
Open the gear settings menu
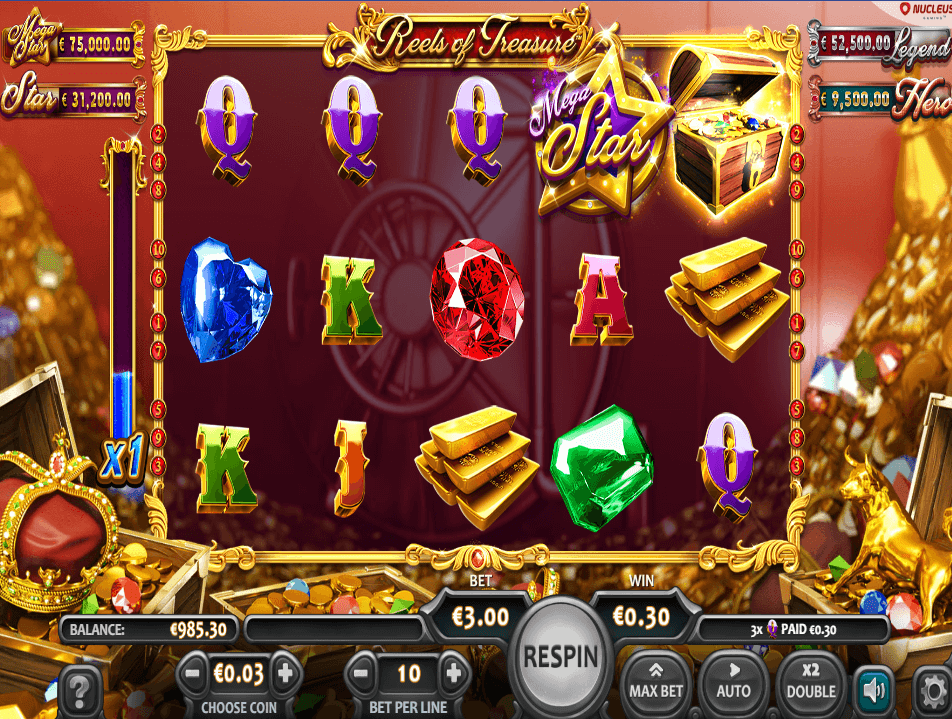tap(933, 691)
